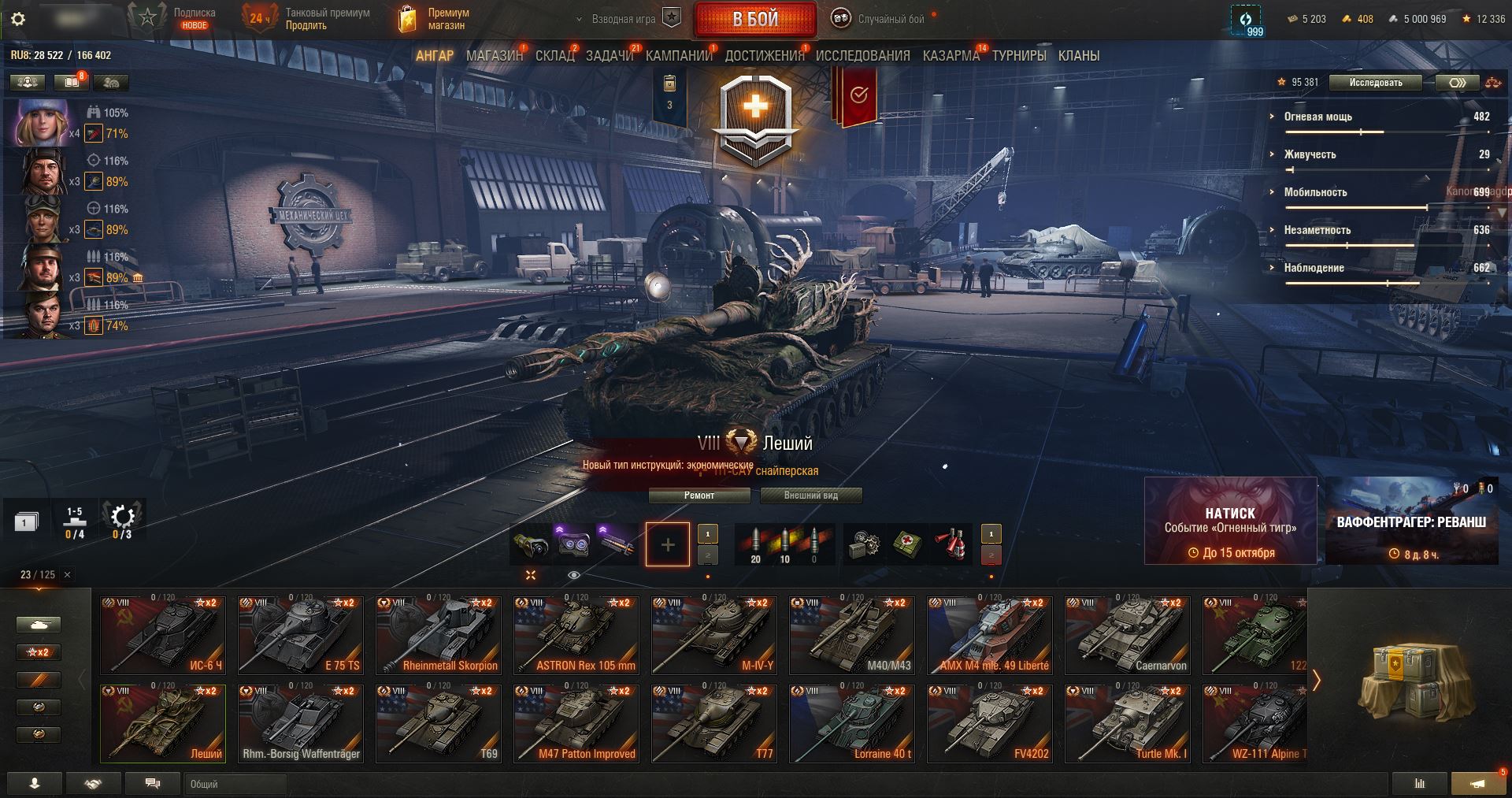Open the НАТИСК event banner
Screen dimensions: 1512x798
[x=1230, y=521]
